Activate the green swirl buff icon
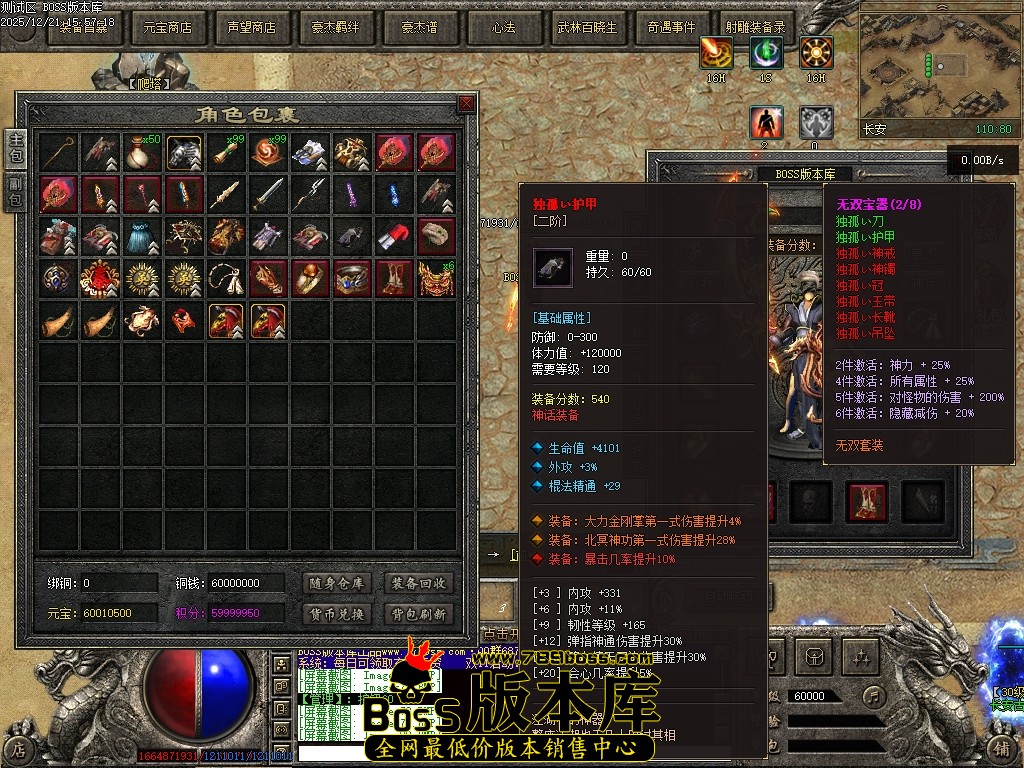The width and height of the screenshot is (1024, 768). [766, 52]
